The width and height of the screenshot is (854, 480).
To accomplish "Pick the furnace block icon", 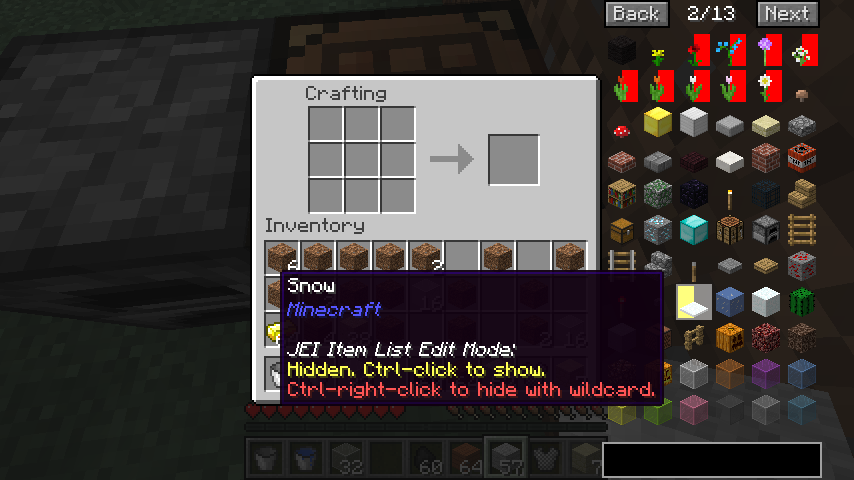I will click(x=765, y=230).
